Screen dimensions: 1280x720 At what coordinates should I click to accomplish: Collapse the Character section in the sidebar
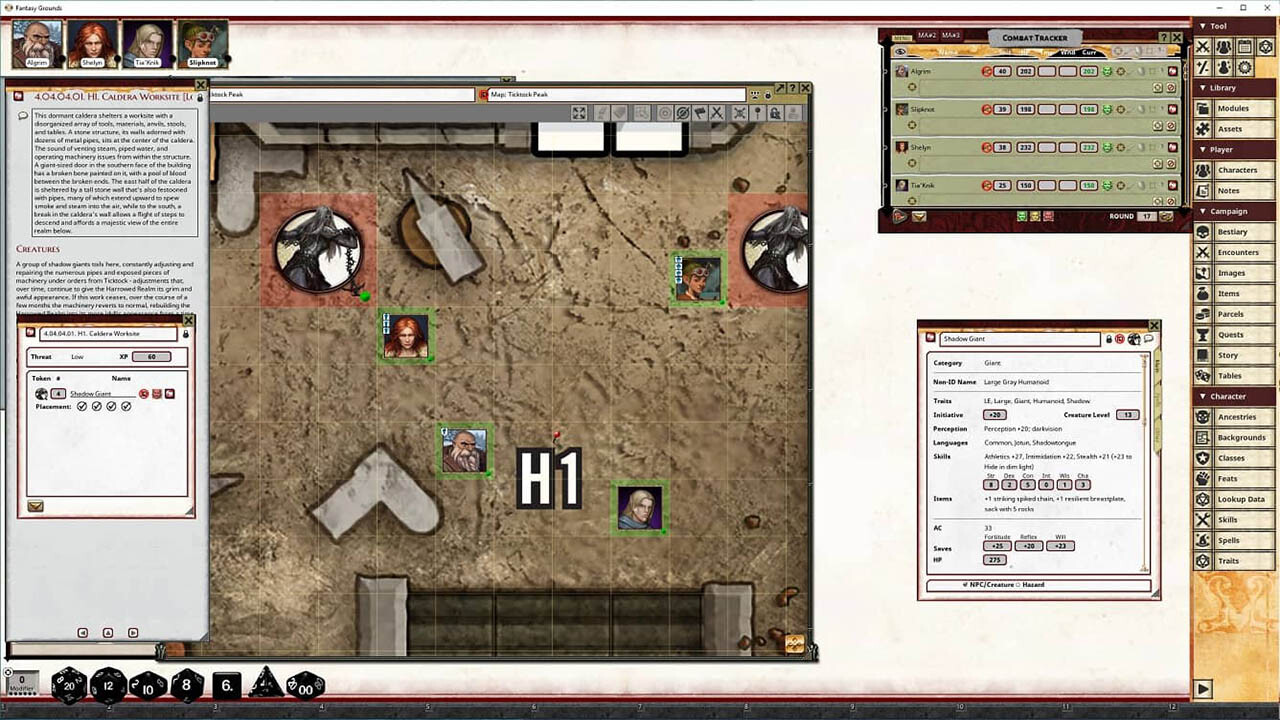[x=1202, y=396]
